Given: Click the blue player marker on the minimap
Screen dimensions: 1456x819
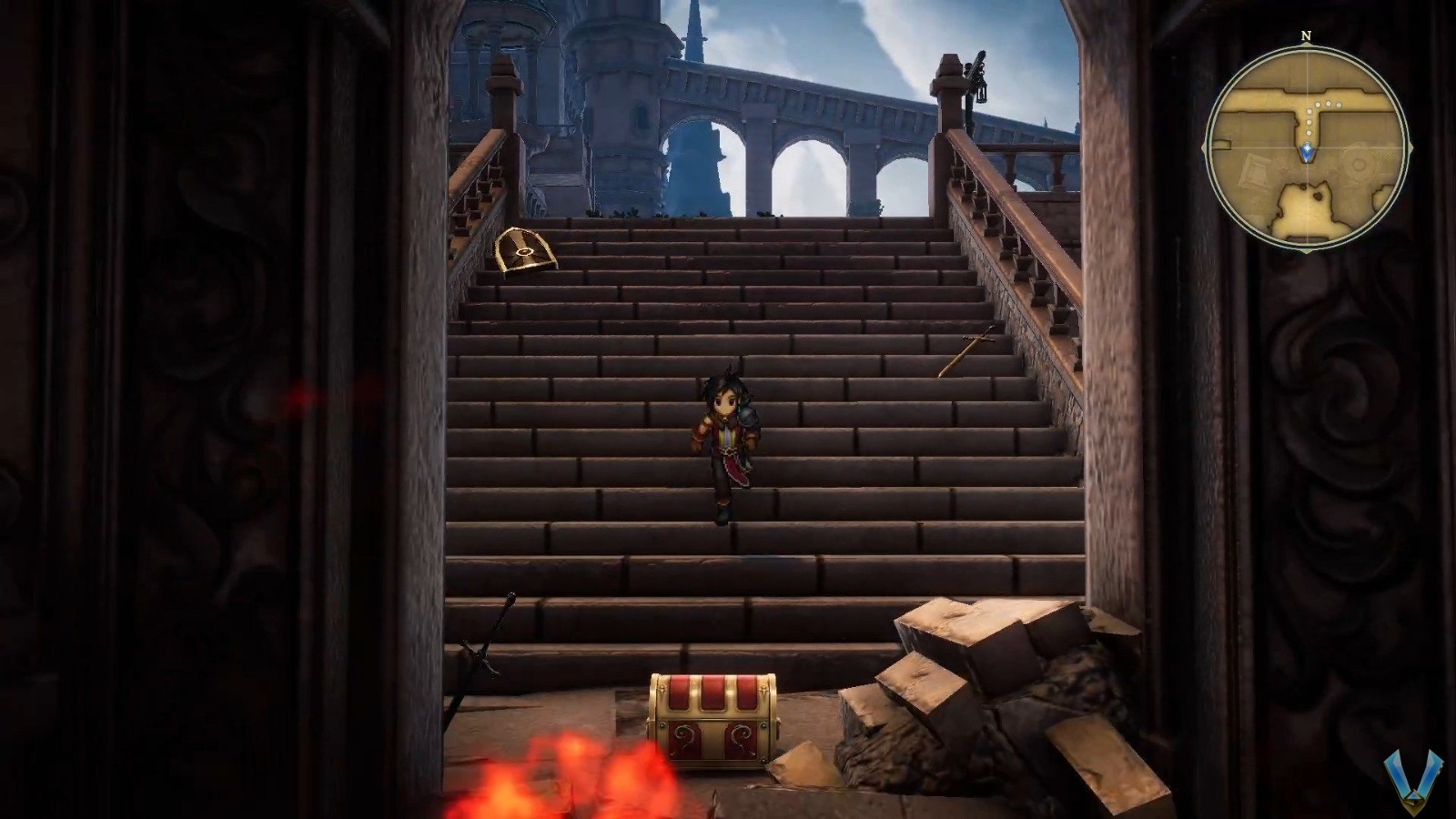Looking at the screenshot, I should (x=1307, y=152).
